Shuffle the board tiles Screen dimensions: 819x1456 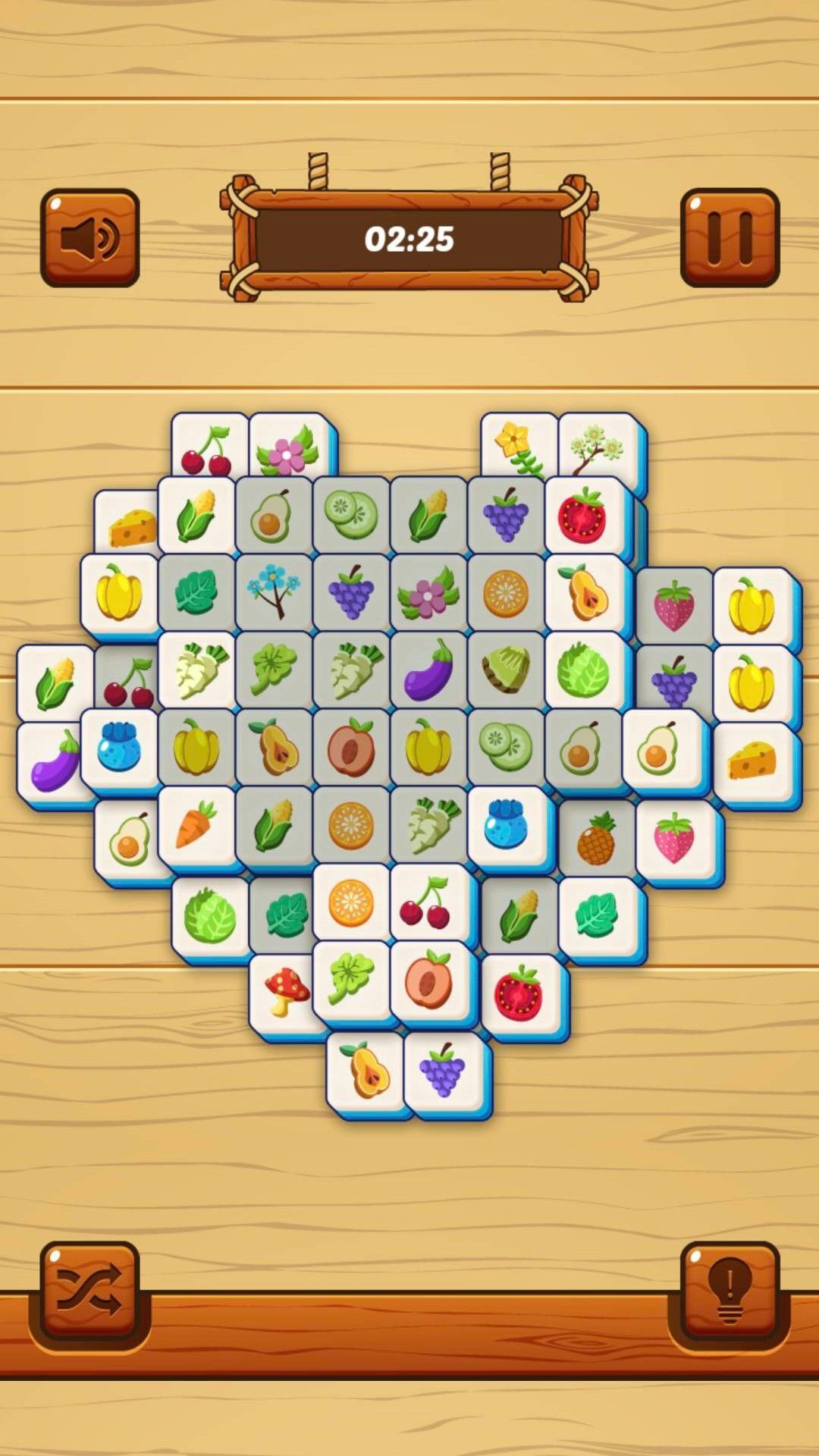[x=89, y=1291]
